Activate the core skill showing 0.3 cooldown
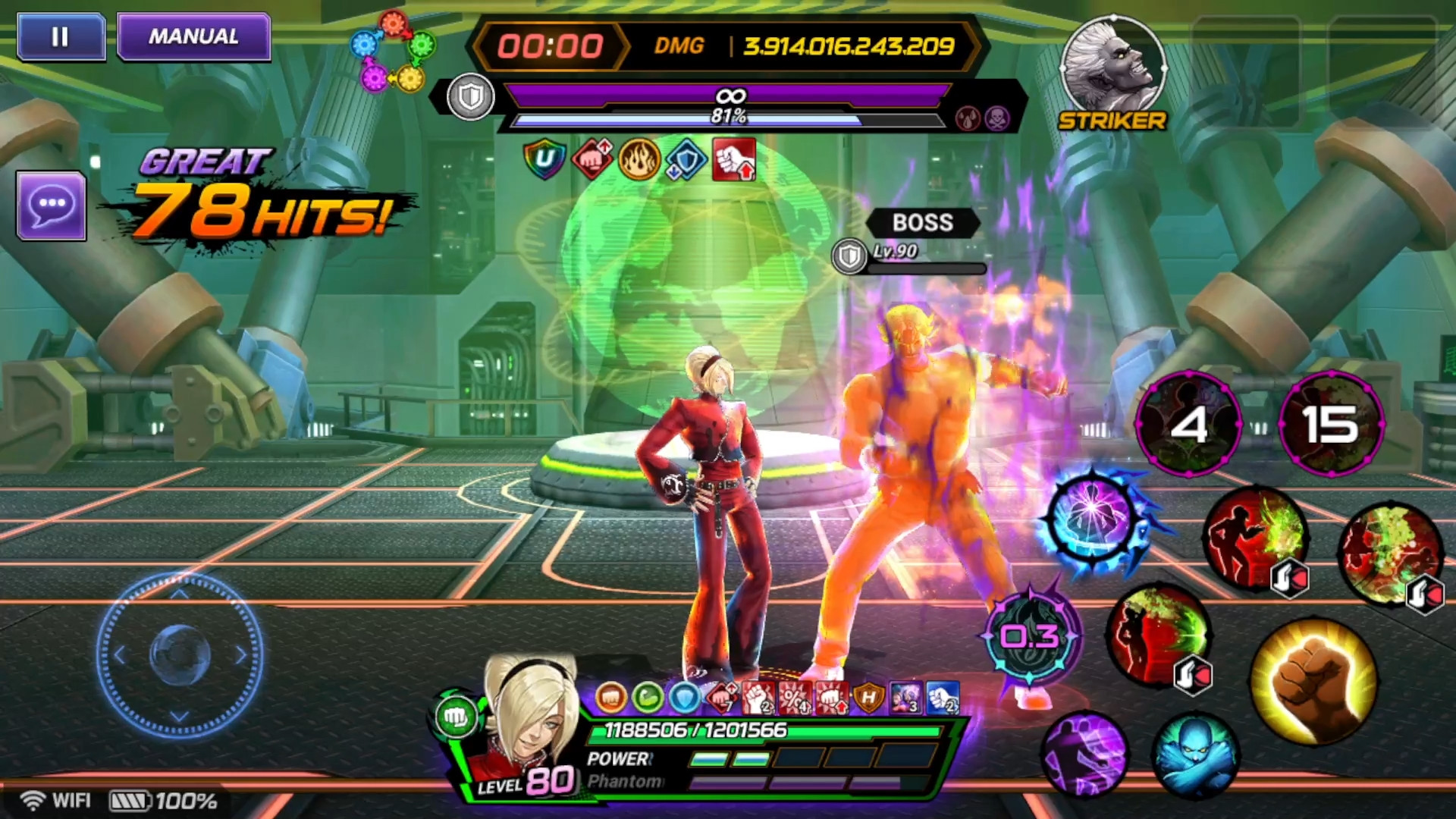The width and height of the screenshot is (1456, 819). [x=1030, y=637]
